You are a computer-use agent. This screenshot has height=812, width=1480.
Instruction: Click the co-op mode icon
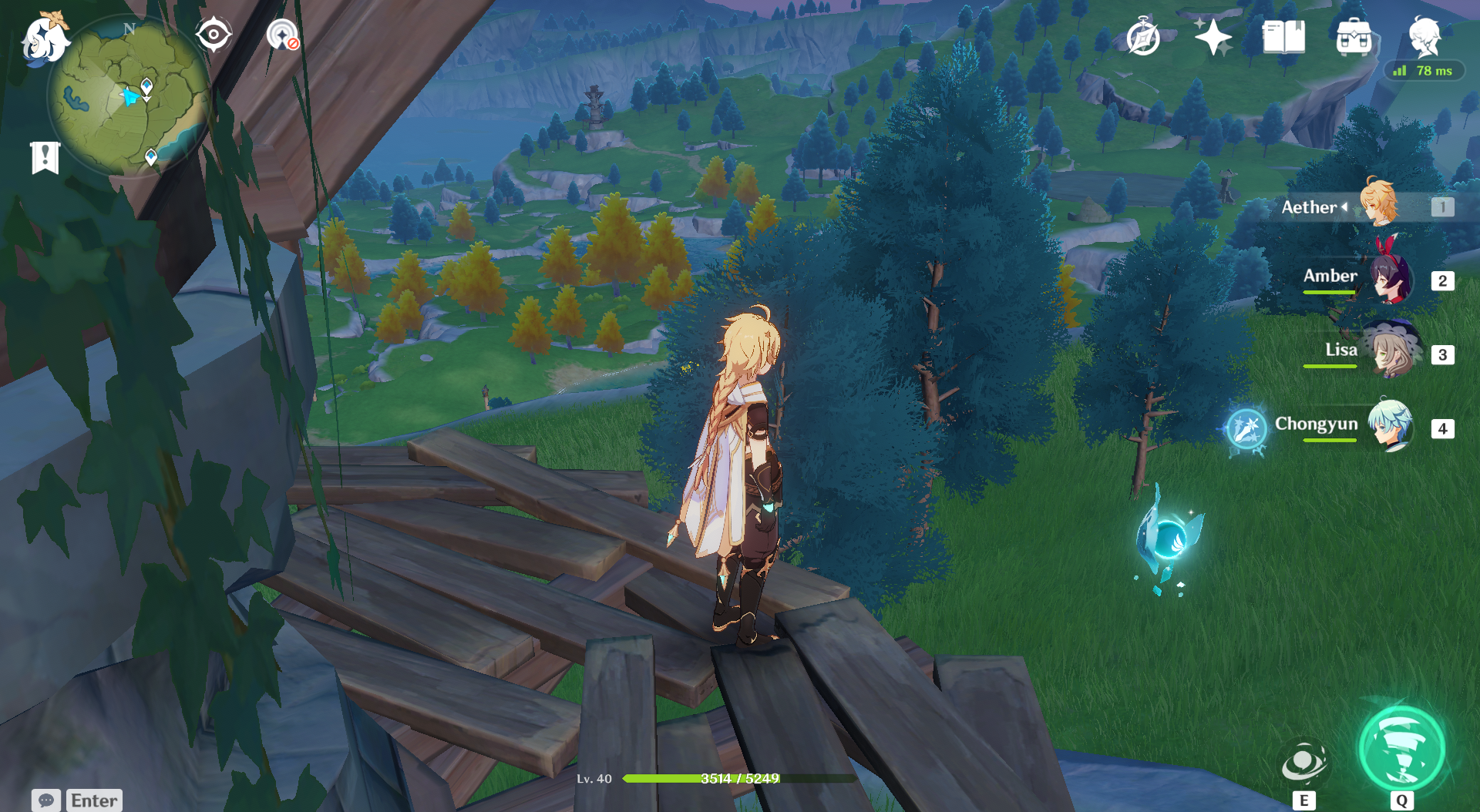(283, 35)
